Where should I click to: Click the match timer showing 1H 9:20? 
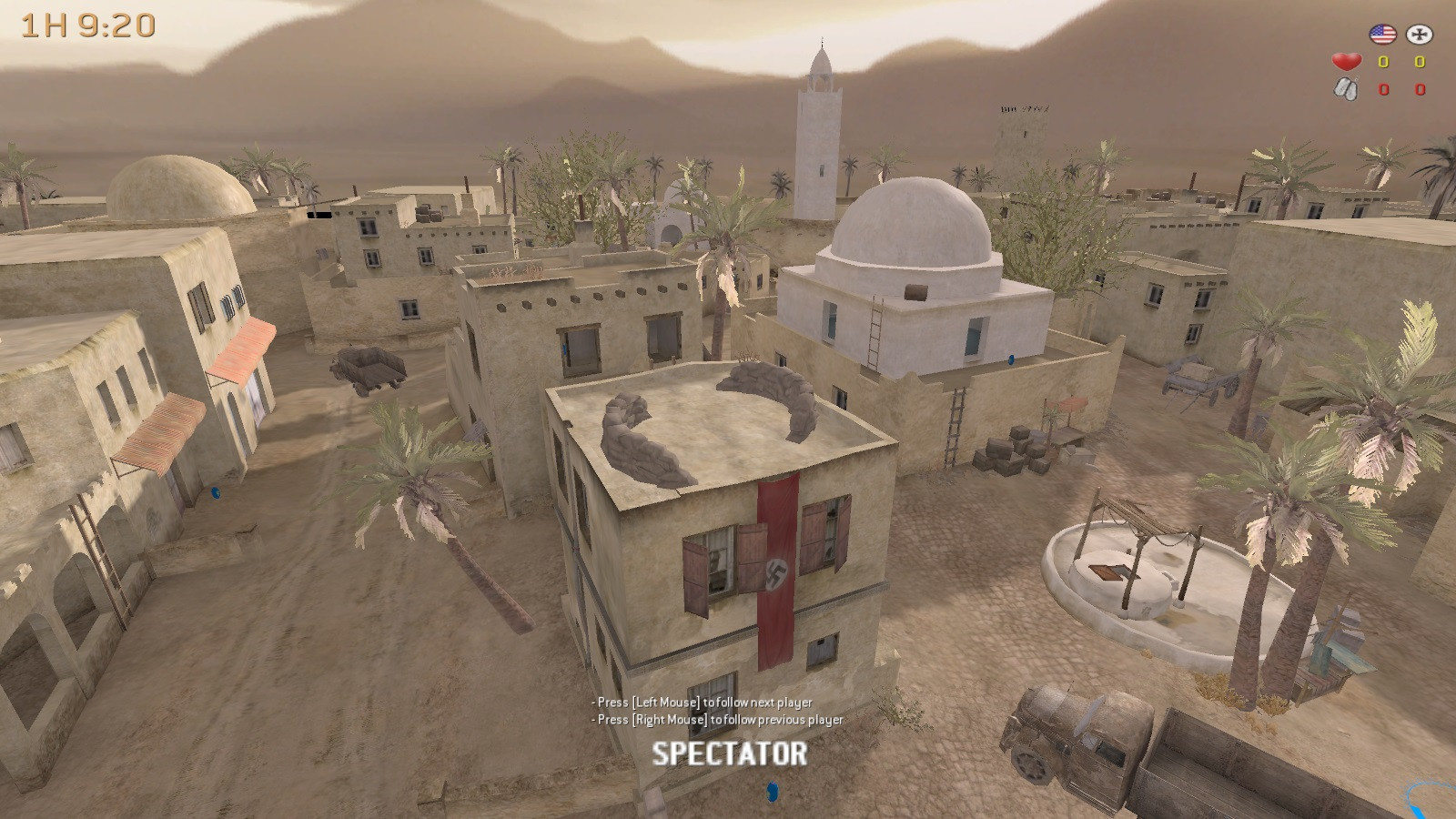pos(88,26)
